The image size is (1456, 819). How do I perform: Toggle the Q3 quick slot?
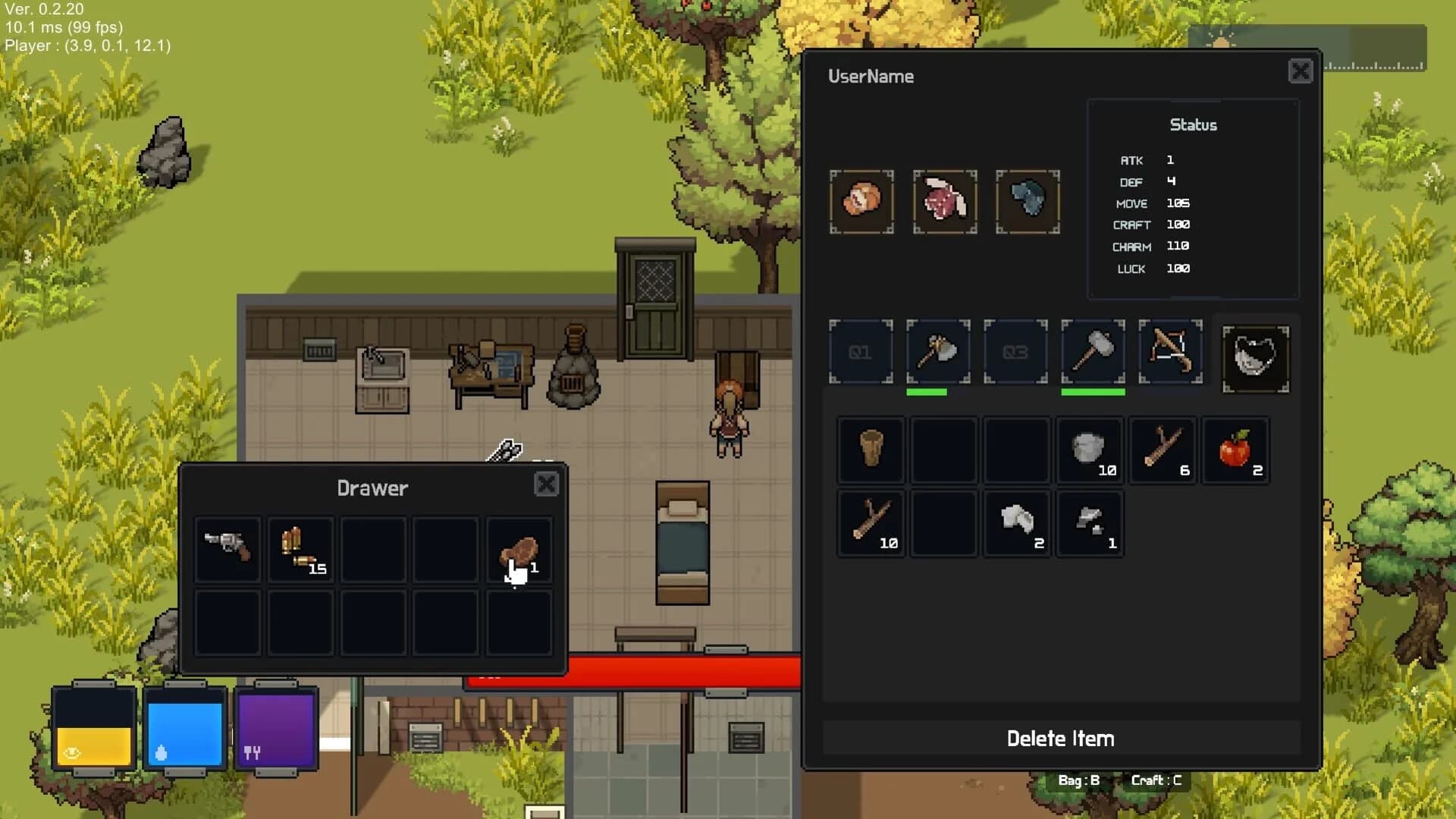pos(1015,350)
